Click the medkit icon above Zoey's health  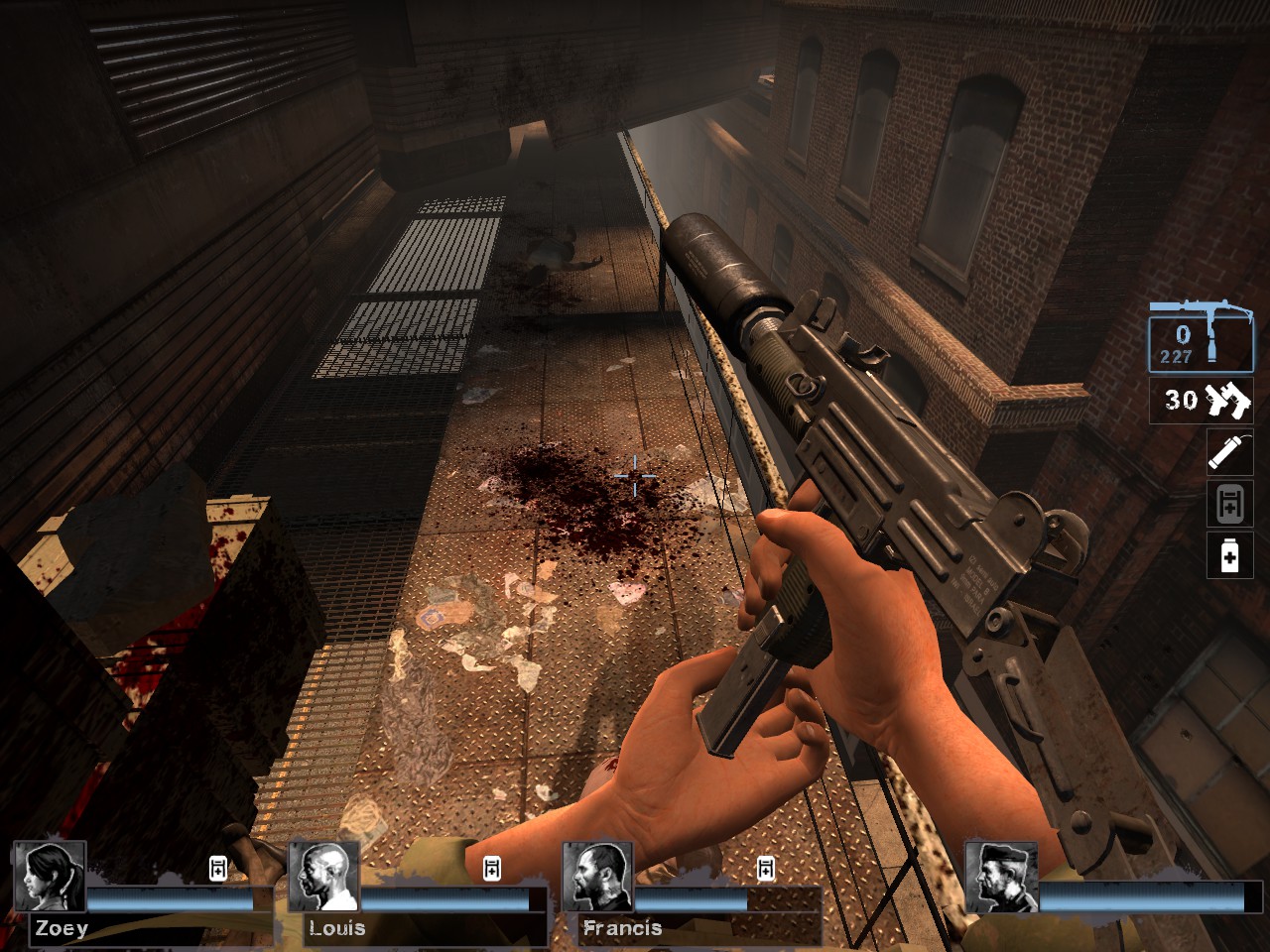[x=218, y=869]
